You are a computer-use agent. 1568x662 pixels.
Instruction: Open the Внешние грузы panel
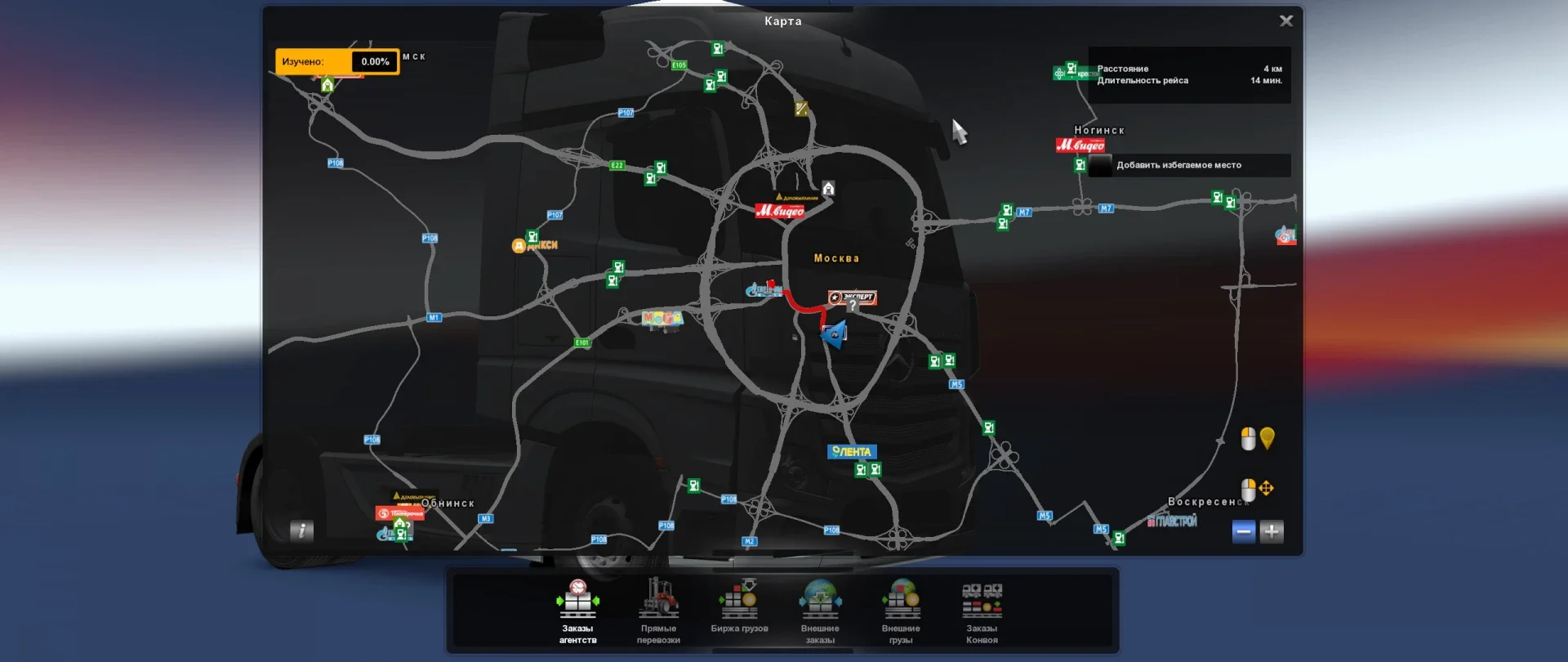(902, 609)
